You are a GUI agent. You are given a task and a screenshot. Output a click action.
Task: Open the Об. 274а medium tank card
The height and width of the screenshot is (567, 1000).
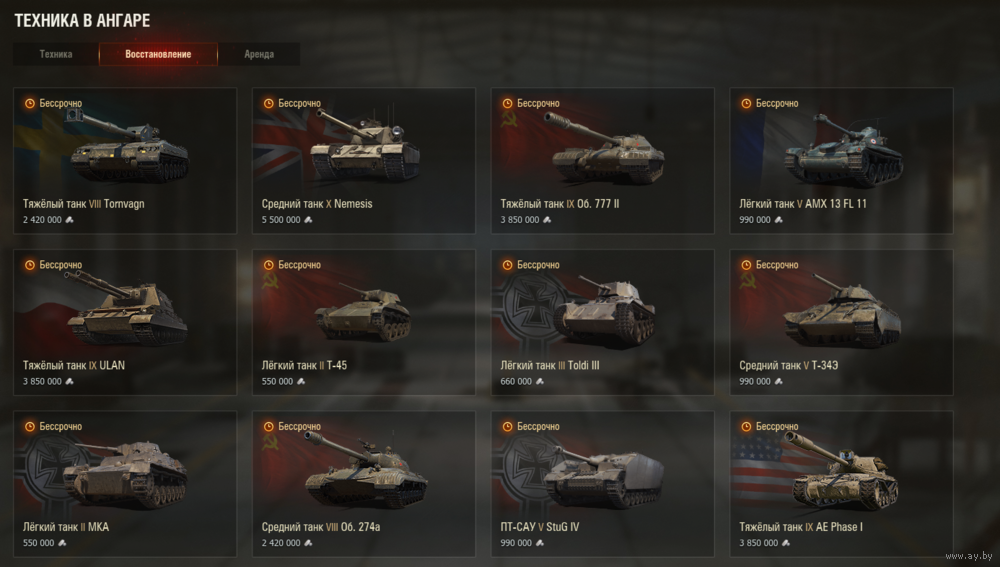[x=364, y=484]
